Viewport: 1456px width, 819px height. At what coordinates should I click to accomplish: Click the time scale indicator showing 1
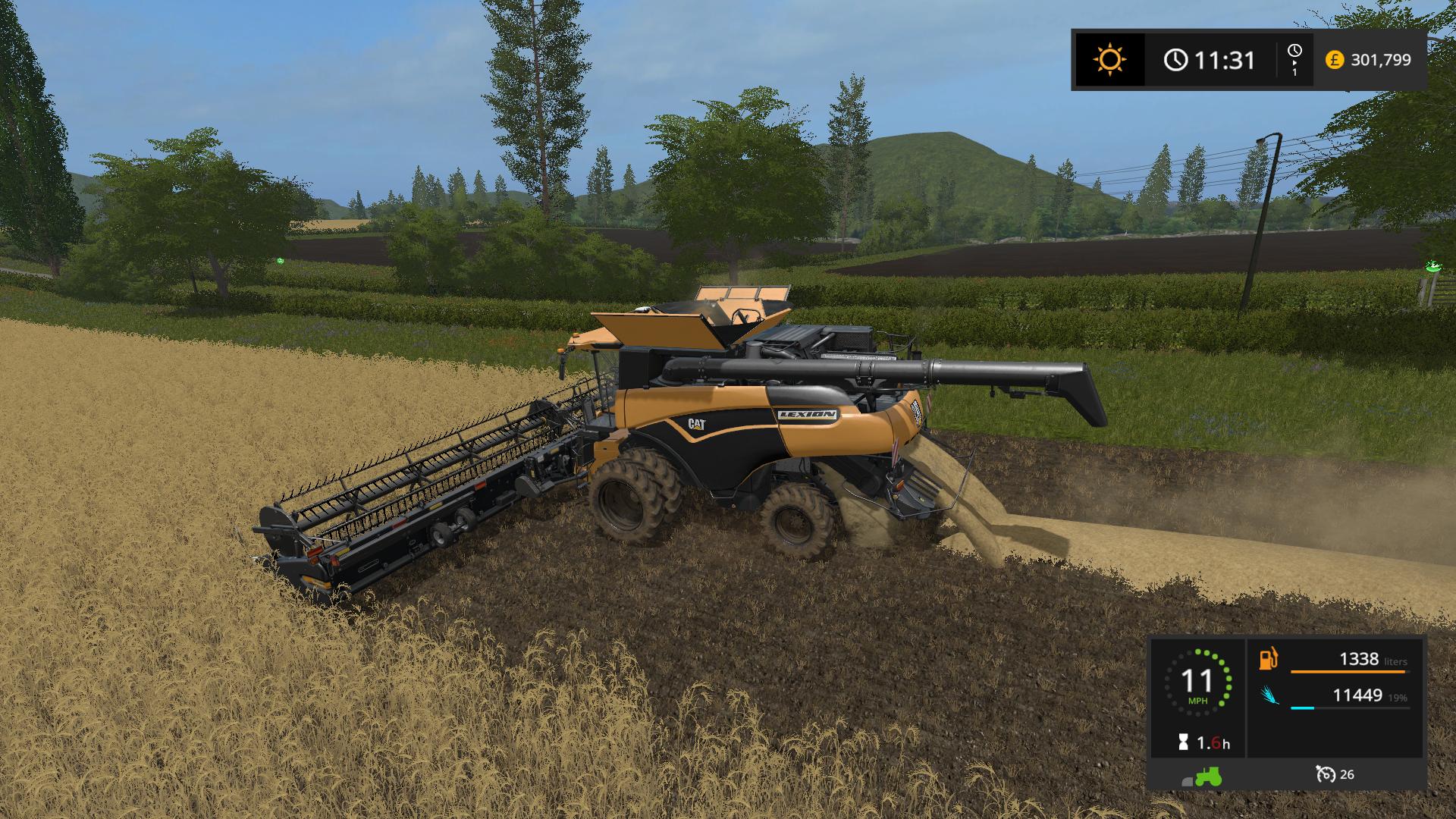coord(1295,63)
